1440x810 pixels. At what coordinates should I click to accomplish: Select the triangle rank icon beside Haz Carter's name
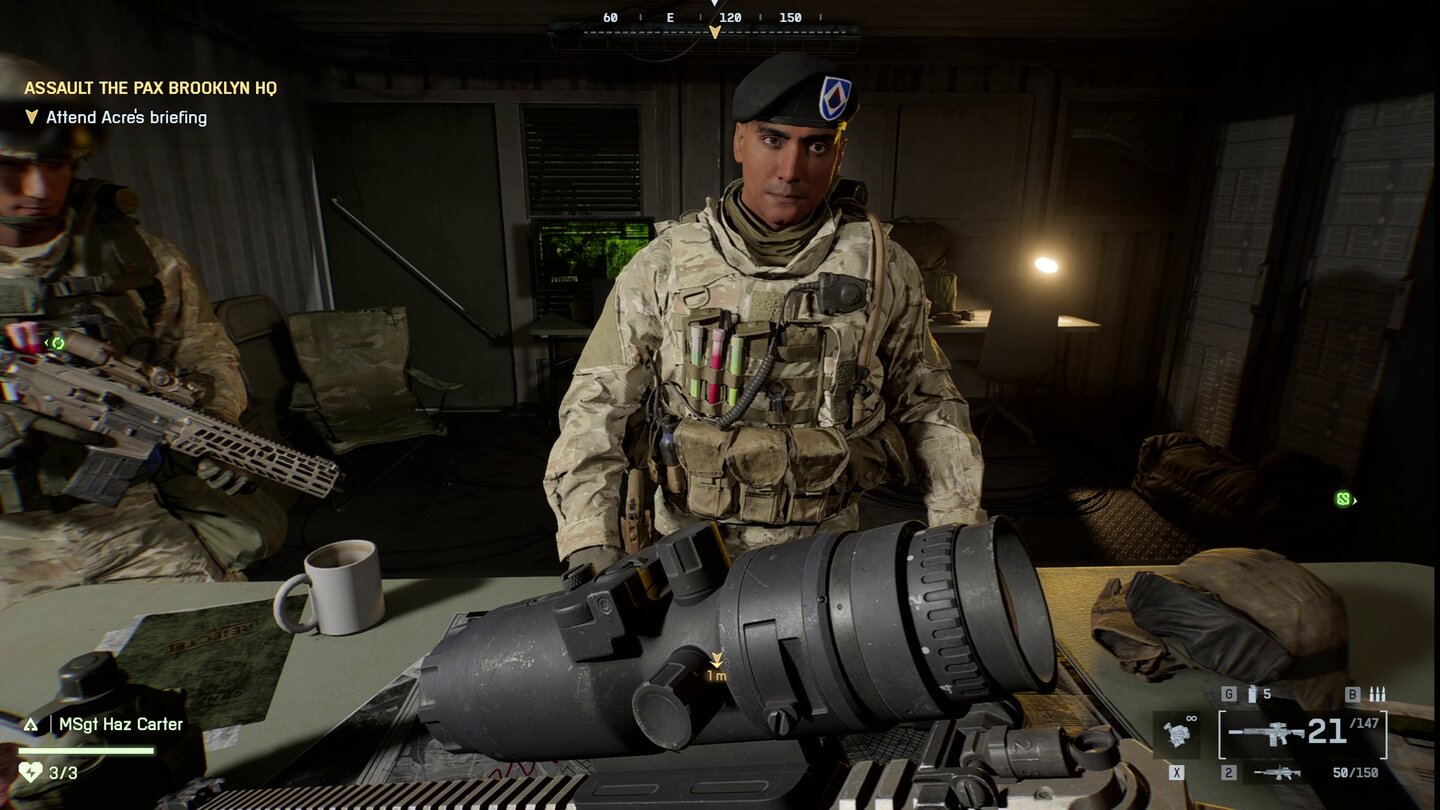(x=30, y=723)
